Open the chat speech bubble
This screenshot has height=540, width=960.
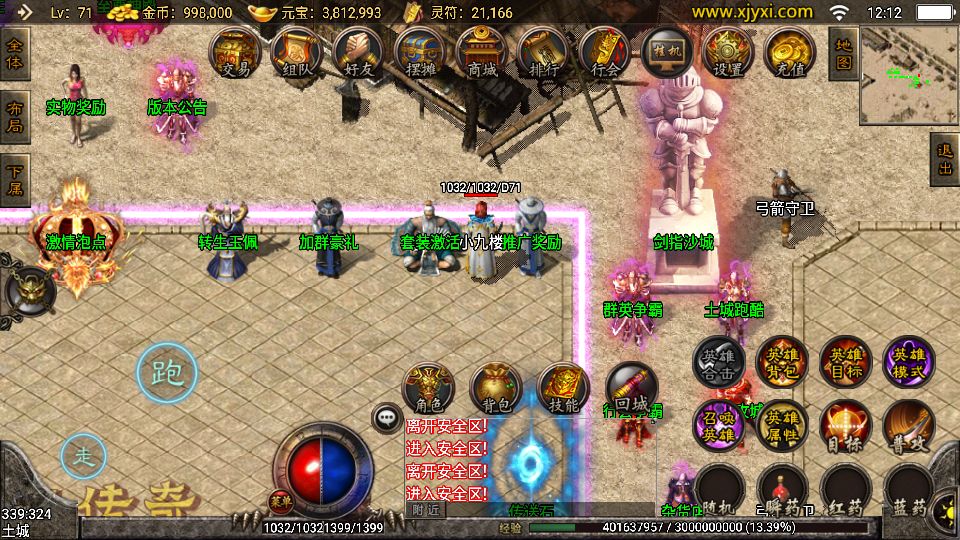point(385,417)
